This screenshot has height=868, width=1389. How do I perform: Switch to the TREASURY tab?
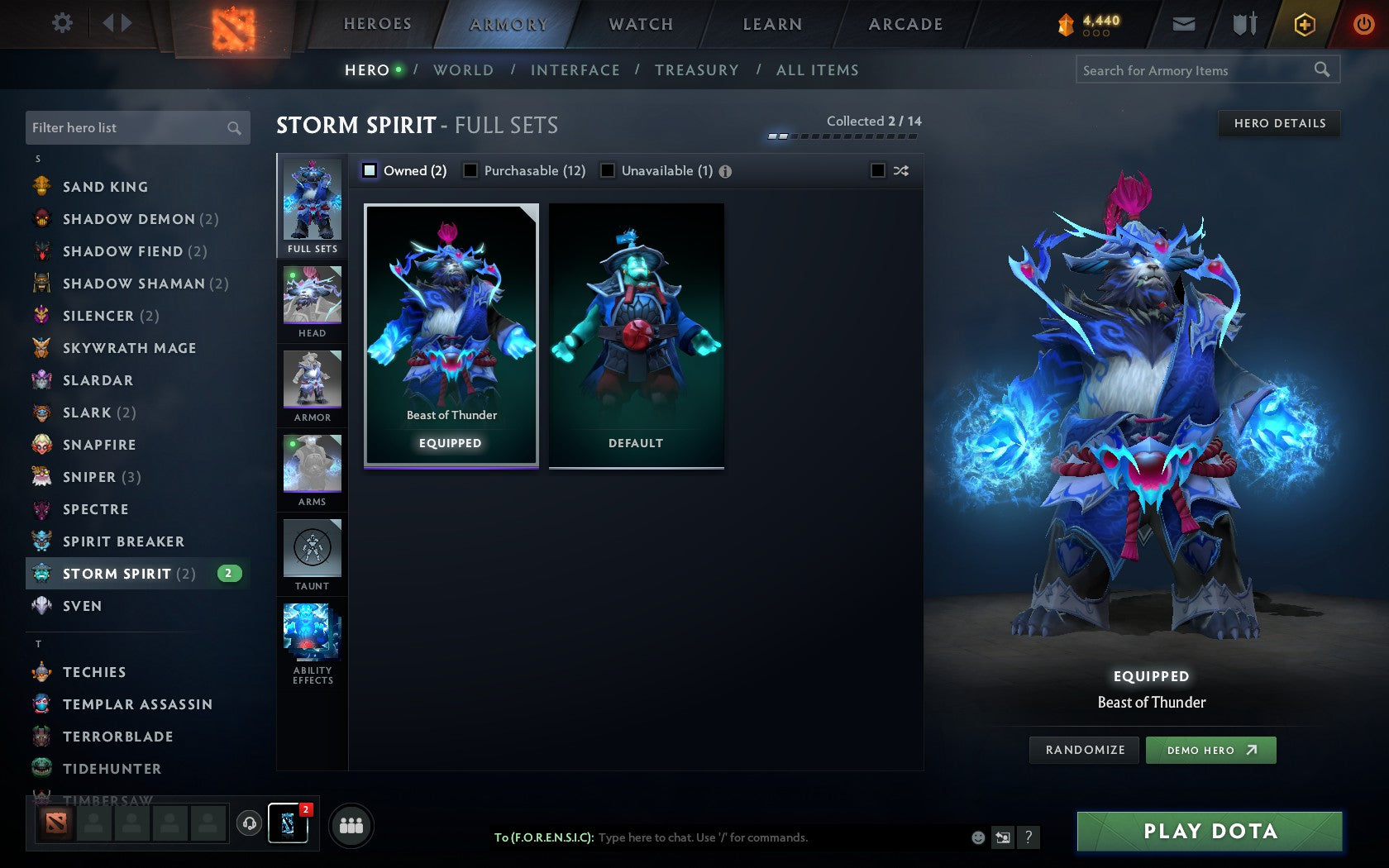pyautogui.click(x=697, y=70)
